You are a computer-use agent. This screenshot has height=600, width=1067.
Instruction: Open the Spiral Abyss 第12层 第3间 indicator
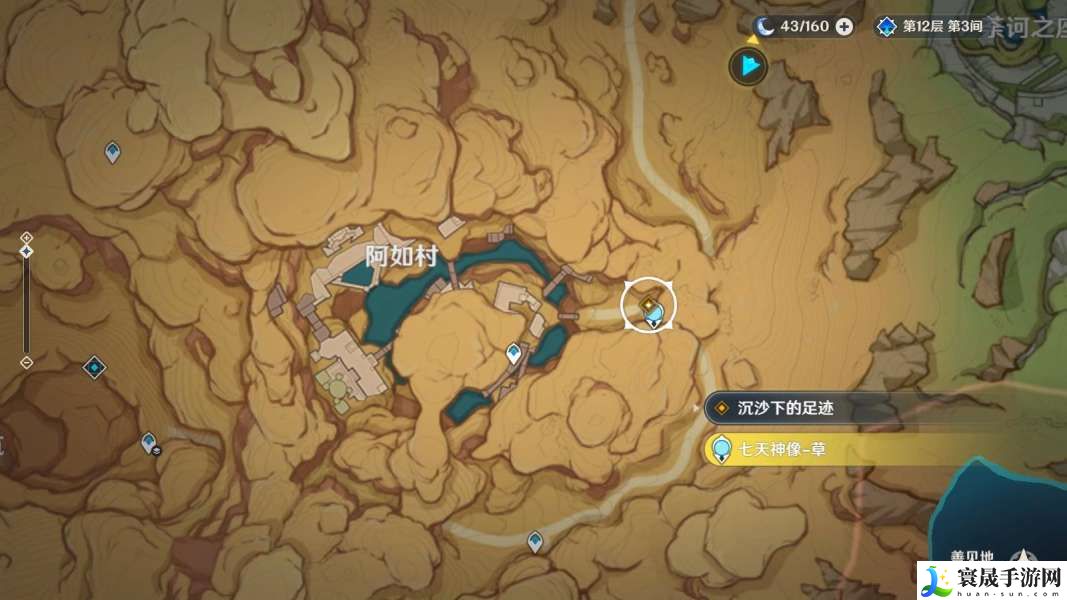coord(929,26)
